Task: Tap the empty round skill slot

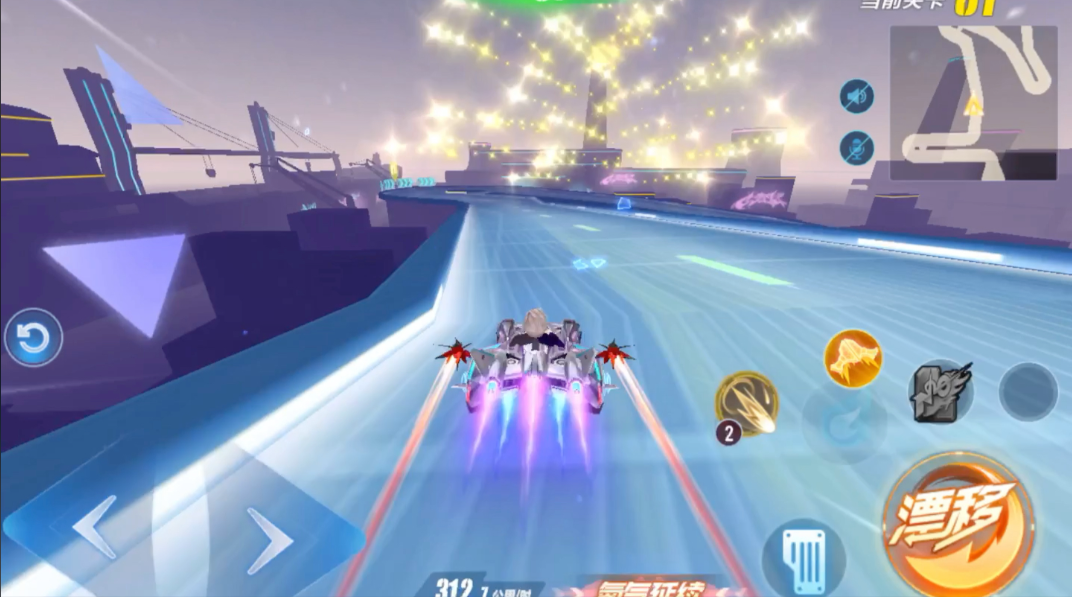Action: pyautogui.click(x=1028, y=391)
